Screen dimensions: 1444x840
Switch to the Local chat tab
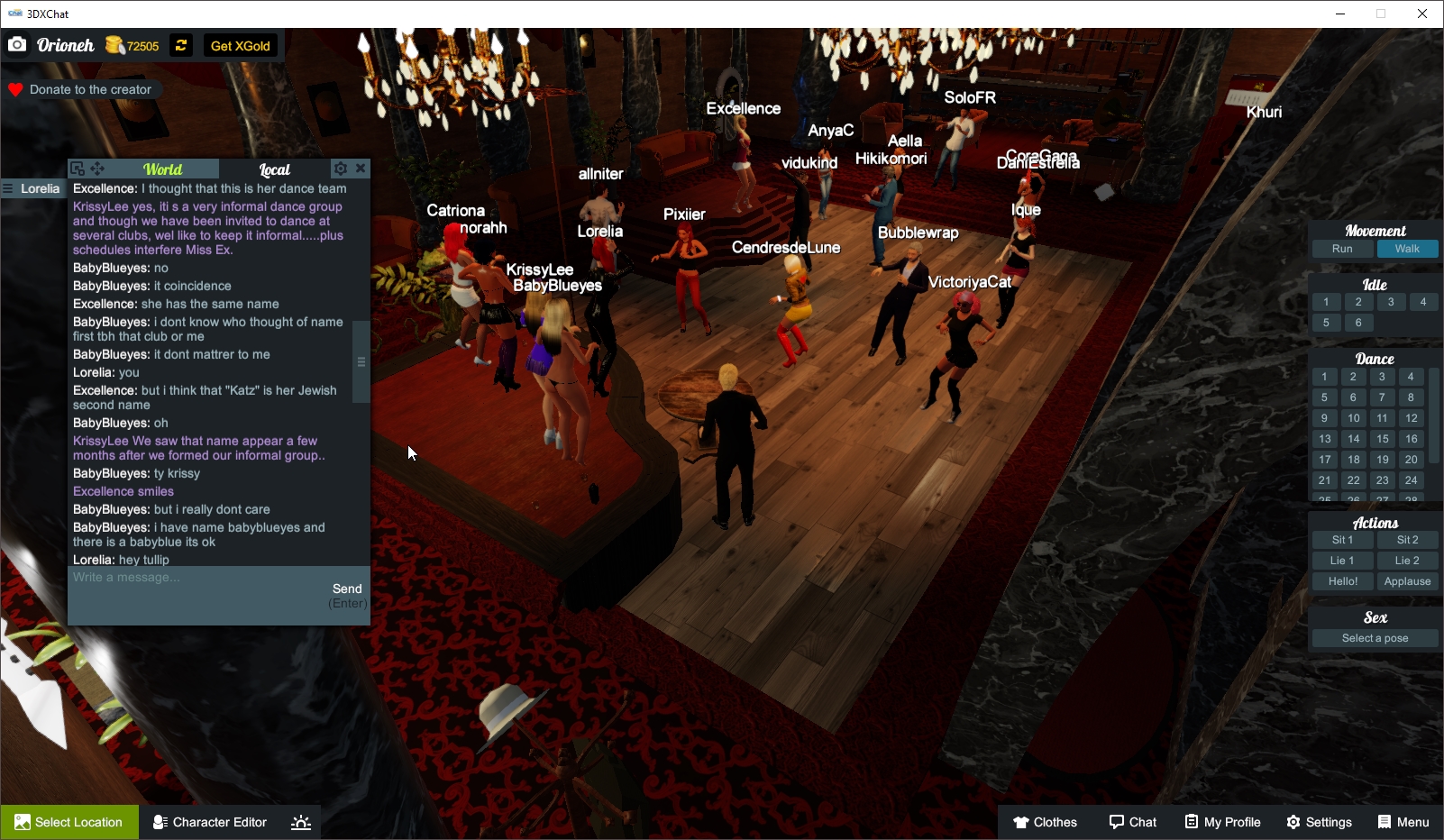click(x=273, y=169)
